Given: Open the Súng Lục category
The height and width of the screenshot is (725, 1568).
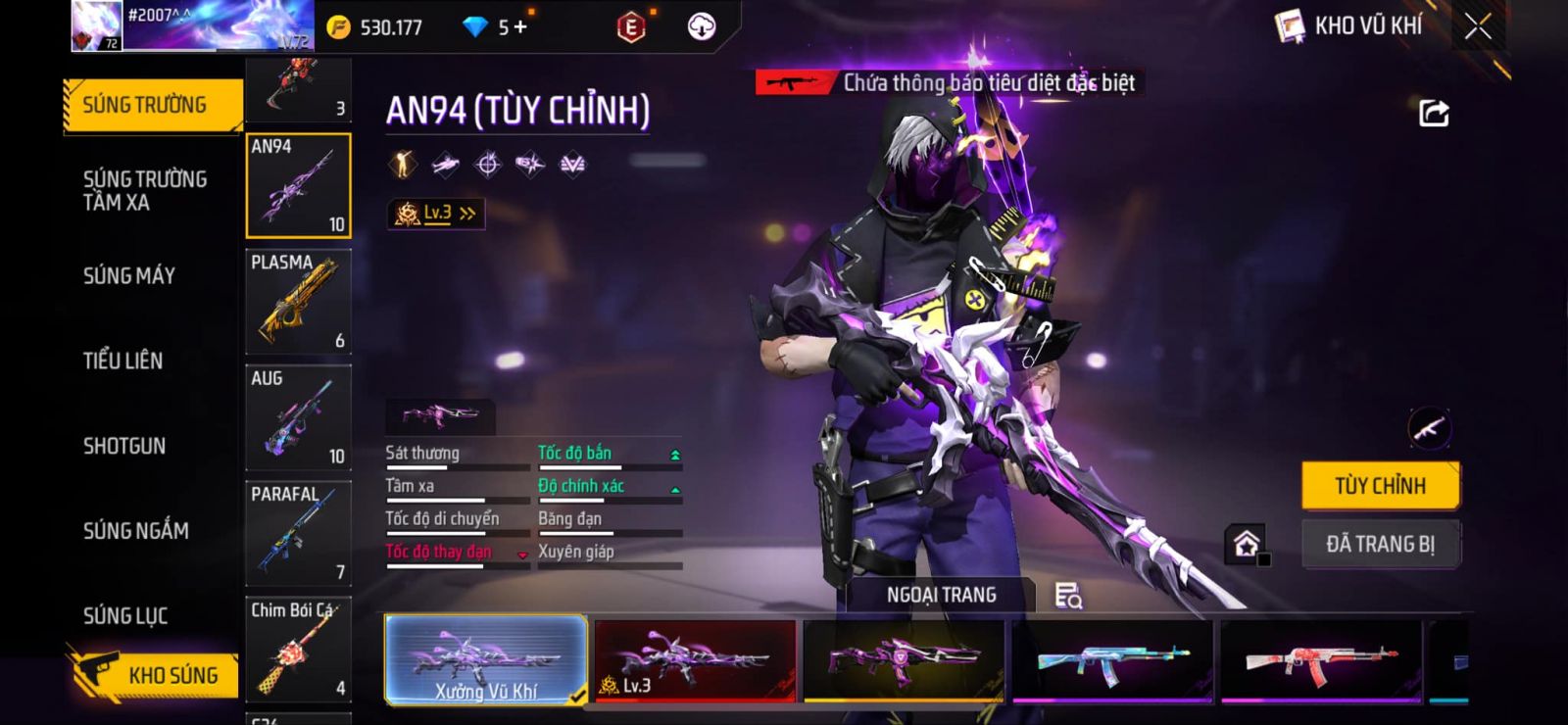Looking at the screenshot, I should (124, 615).
